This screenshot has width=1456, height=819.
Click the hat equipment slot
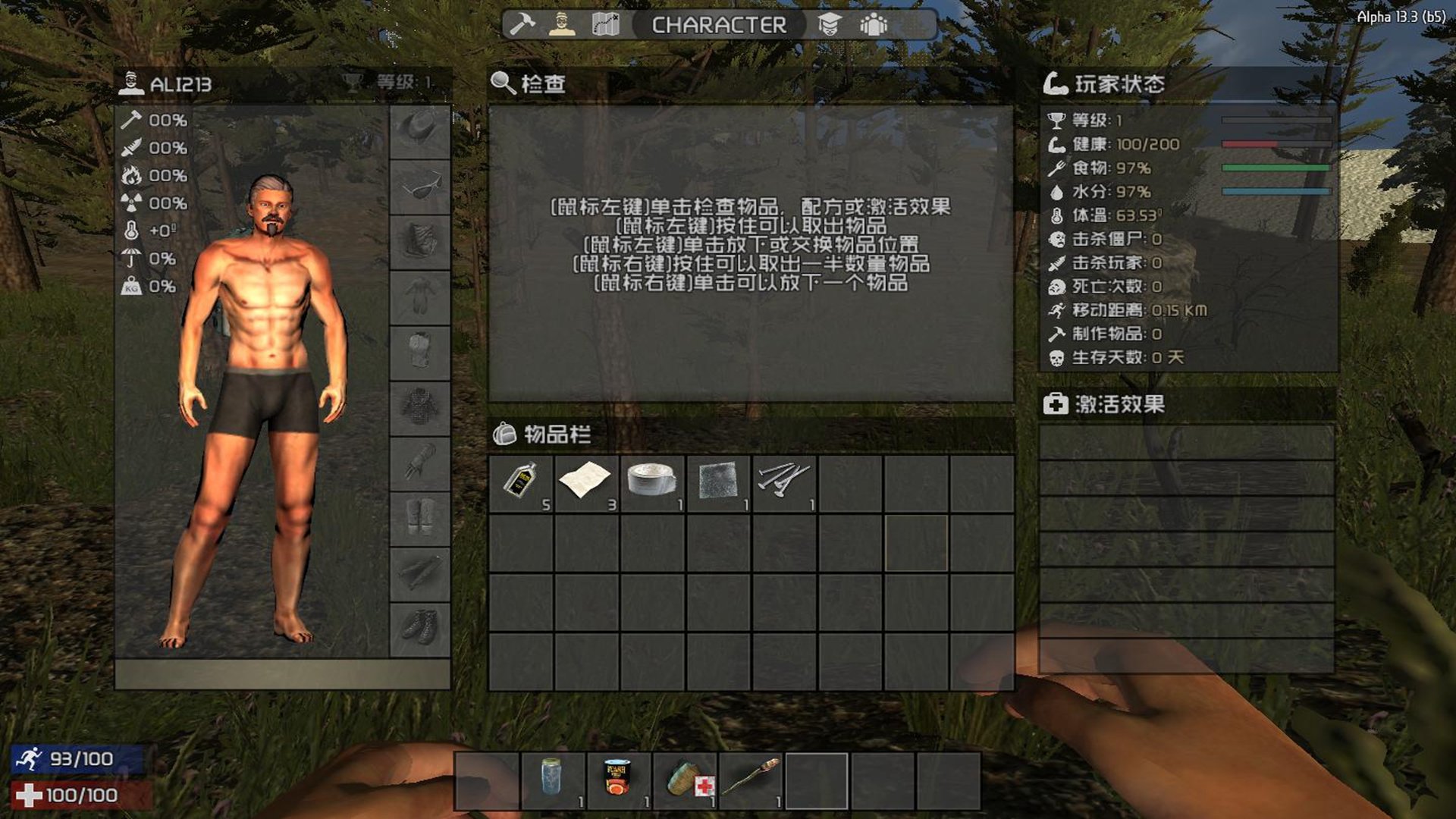pos(420,130)
